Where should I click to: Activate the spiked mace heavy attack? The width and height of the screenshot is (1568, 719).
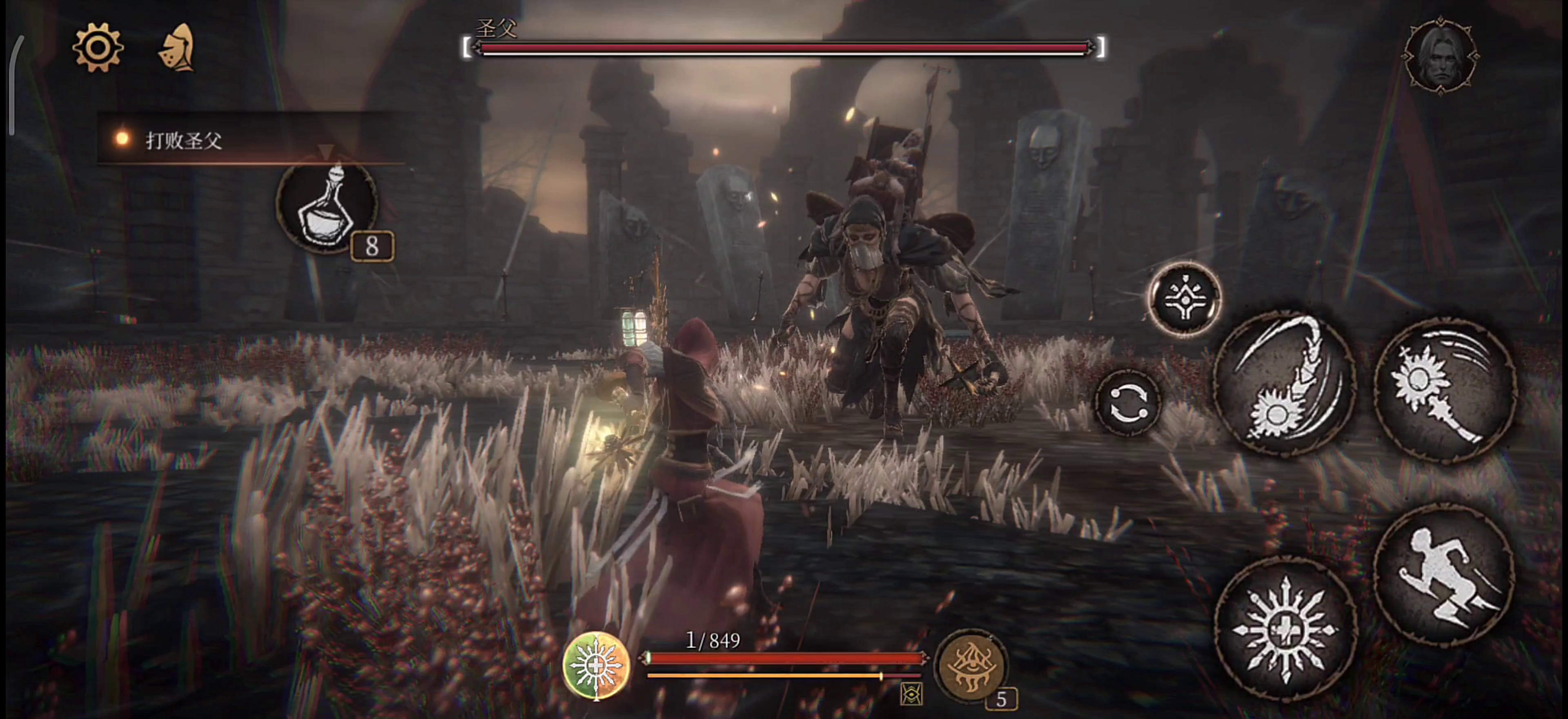click(x=1445, y=390)
